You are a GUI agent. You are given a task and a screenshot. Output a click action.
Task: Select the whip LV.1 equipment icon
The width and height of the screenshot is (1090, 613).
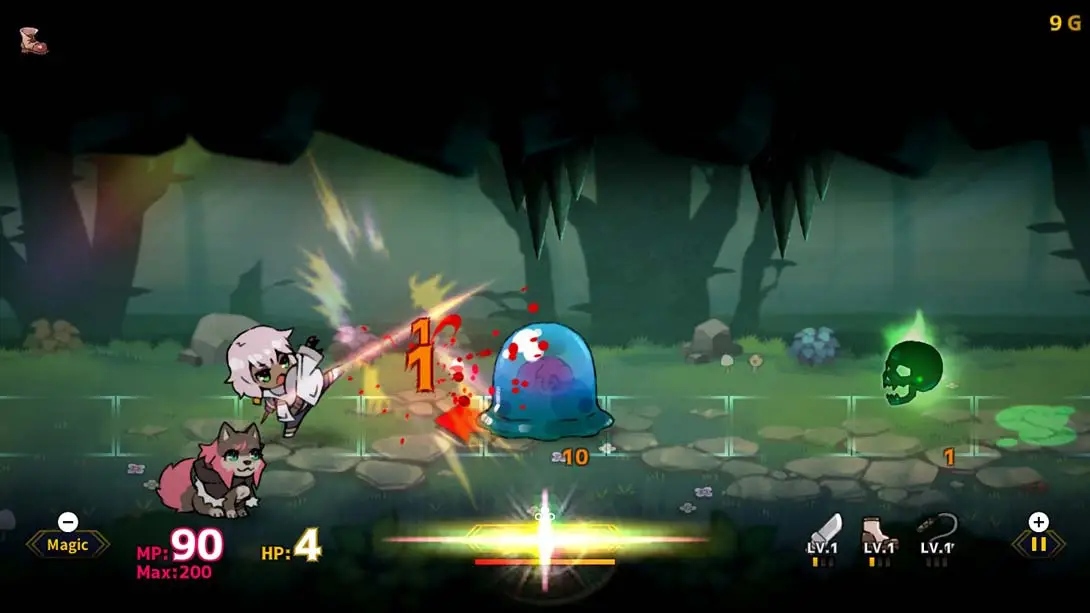(936, 535)
